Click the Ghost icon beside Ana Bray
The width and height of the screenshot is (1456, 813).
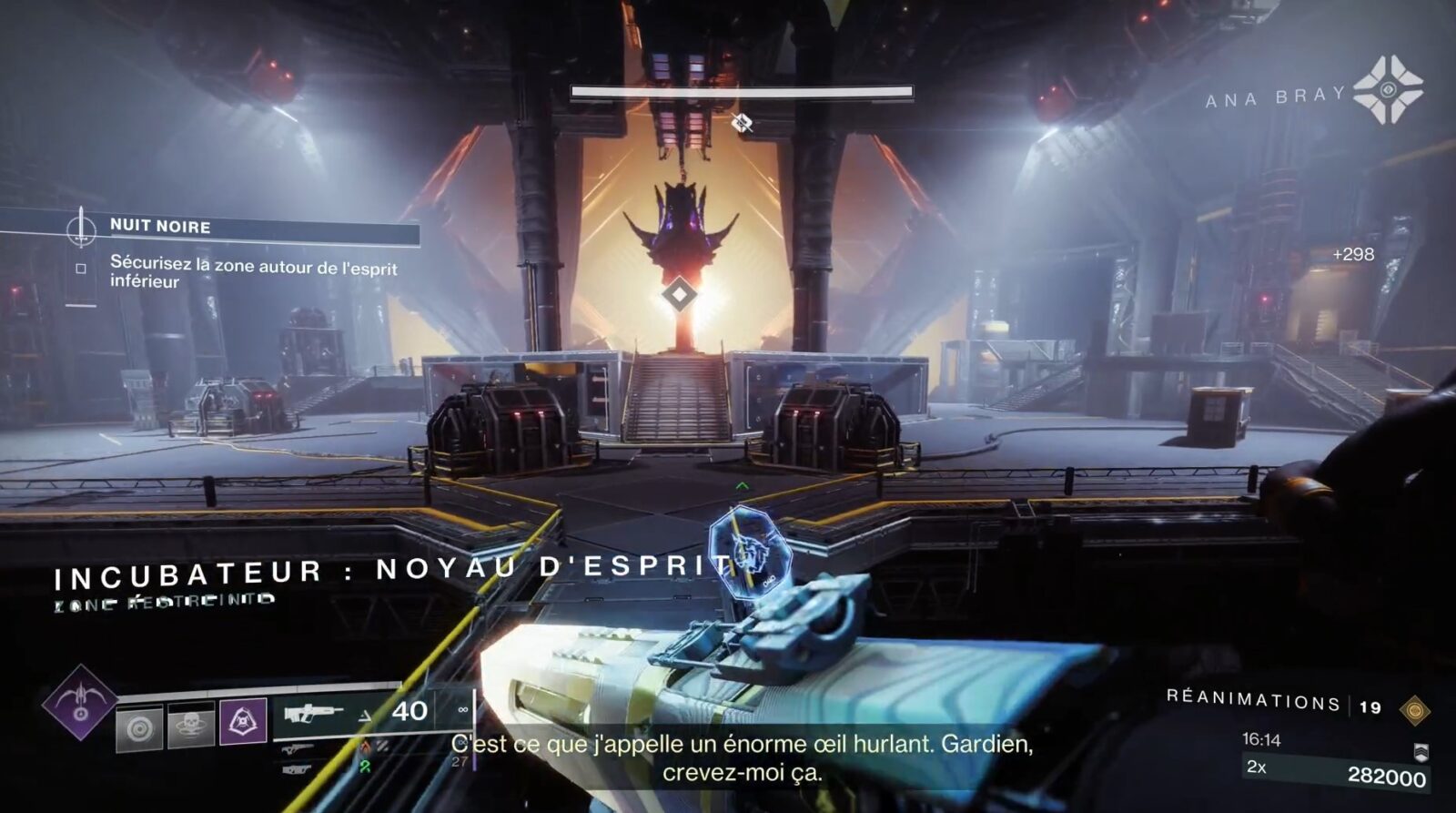point(1388,89)
